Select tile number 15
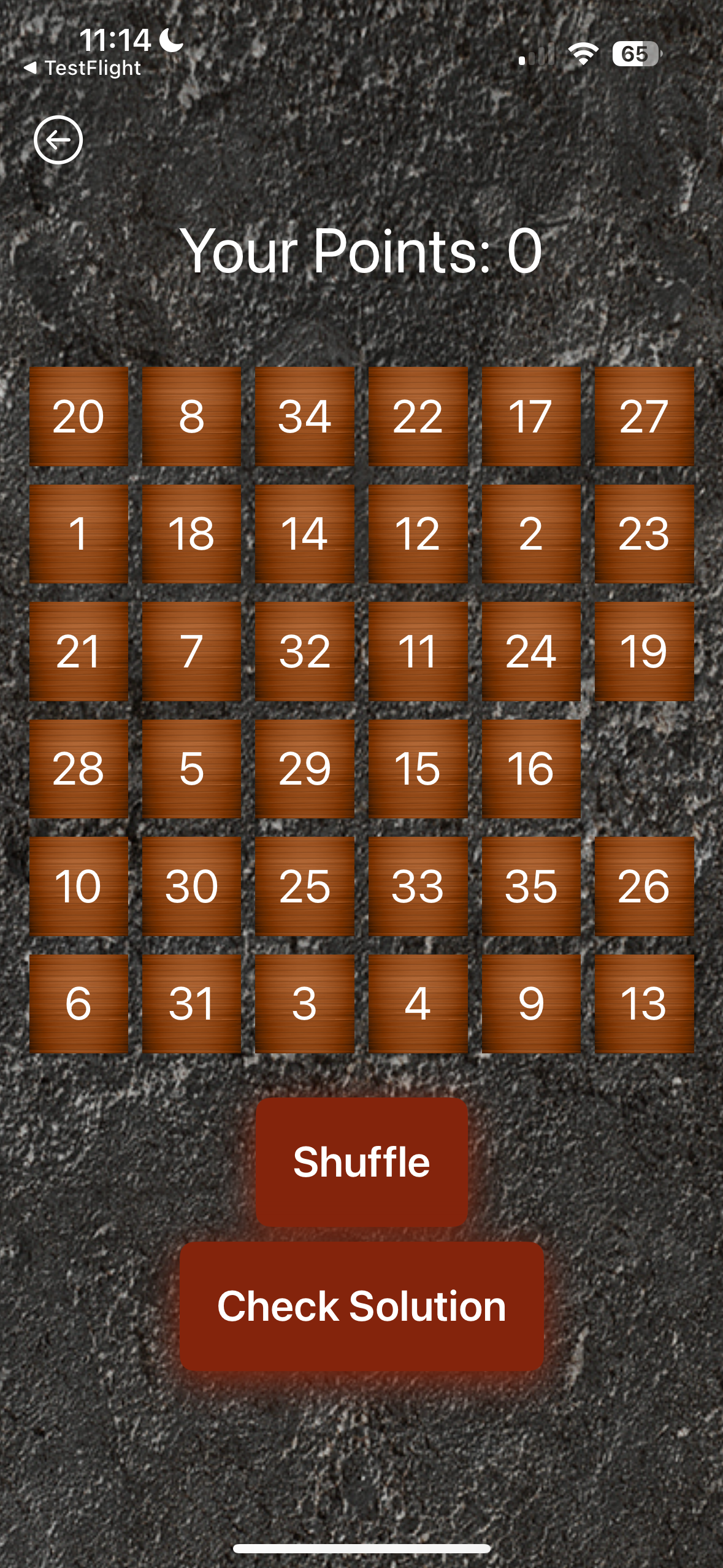 [418, 769]
